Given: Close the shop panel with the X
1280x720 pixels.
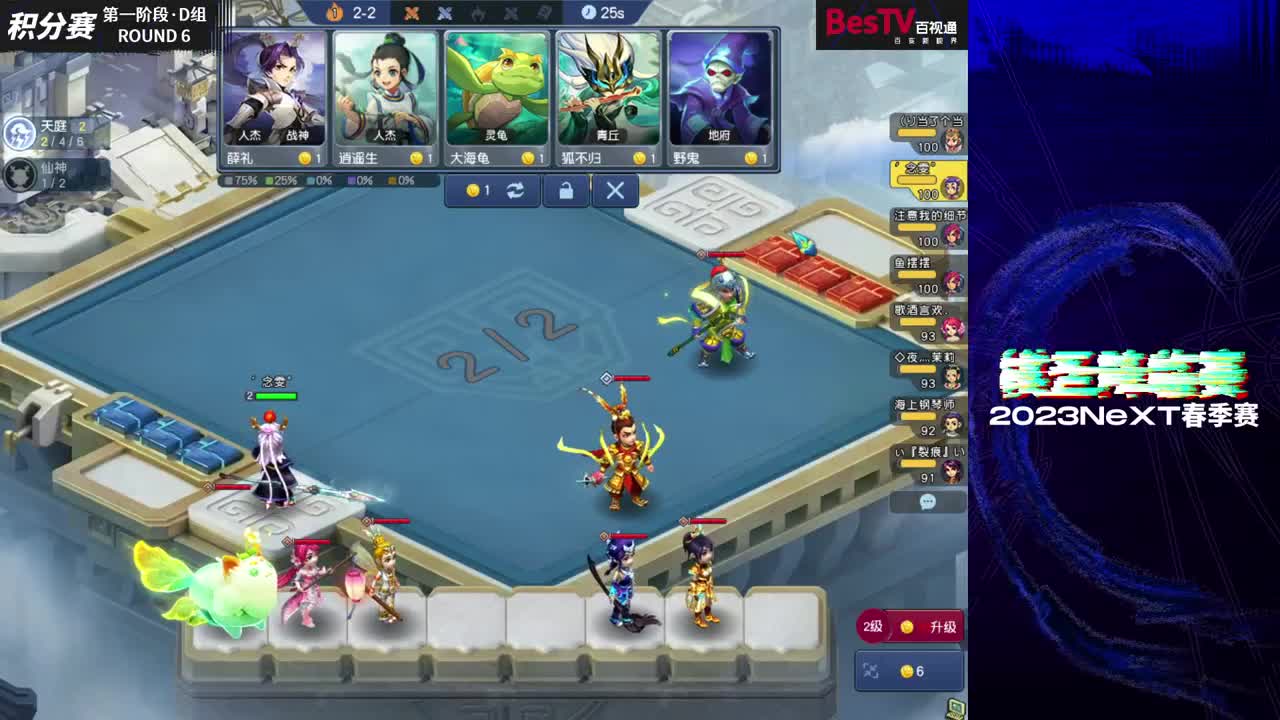Looking at the screenshot, I should coord(614,190).
